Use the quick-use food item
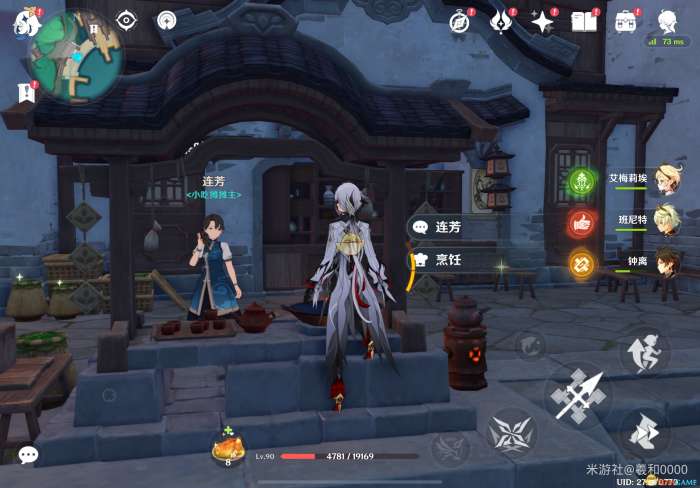Screen dimensions: 700x488 (228, 450)
